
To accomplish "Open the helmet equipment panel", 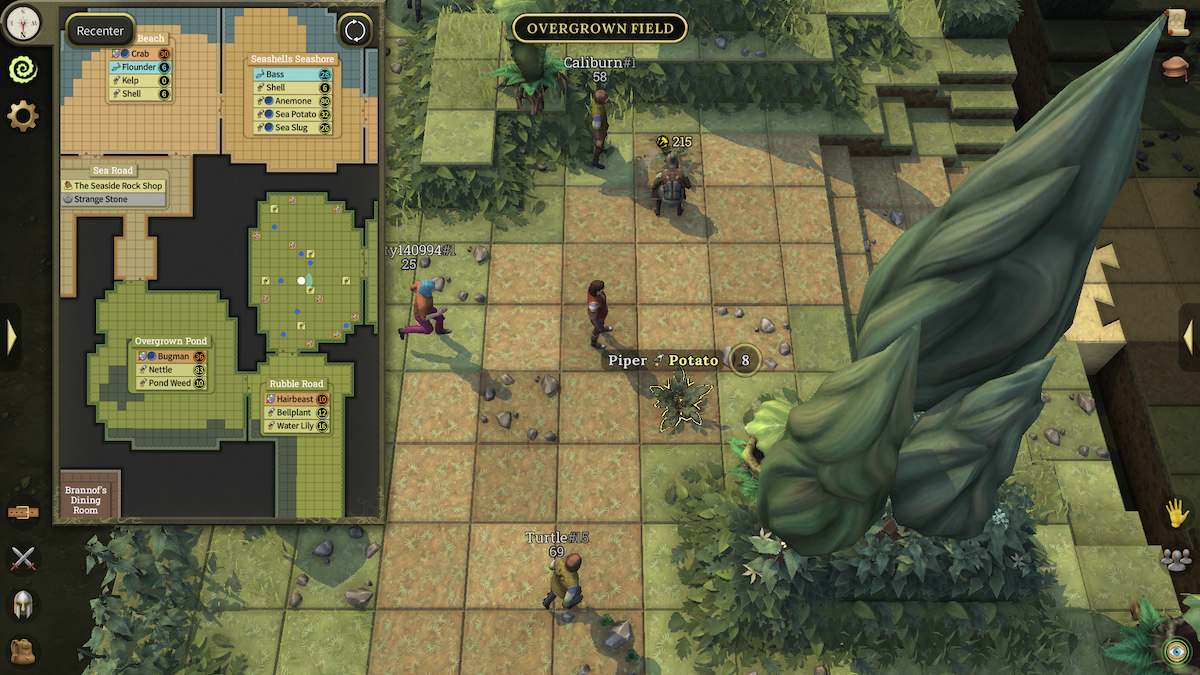I will click(22, 604).
